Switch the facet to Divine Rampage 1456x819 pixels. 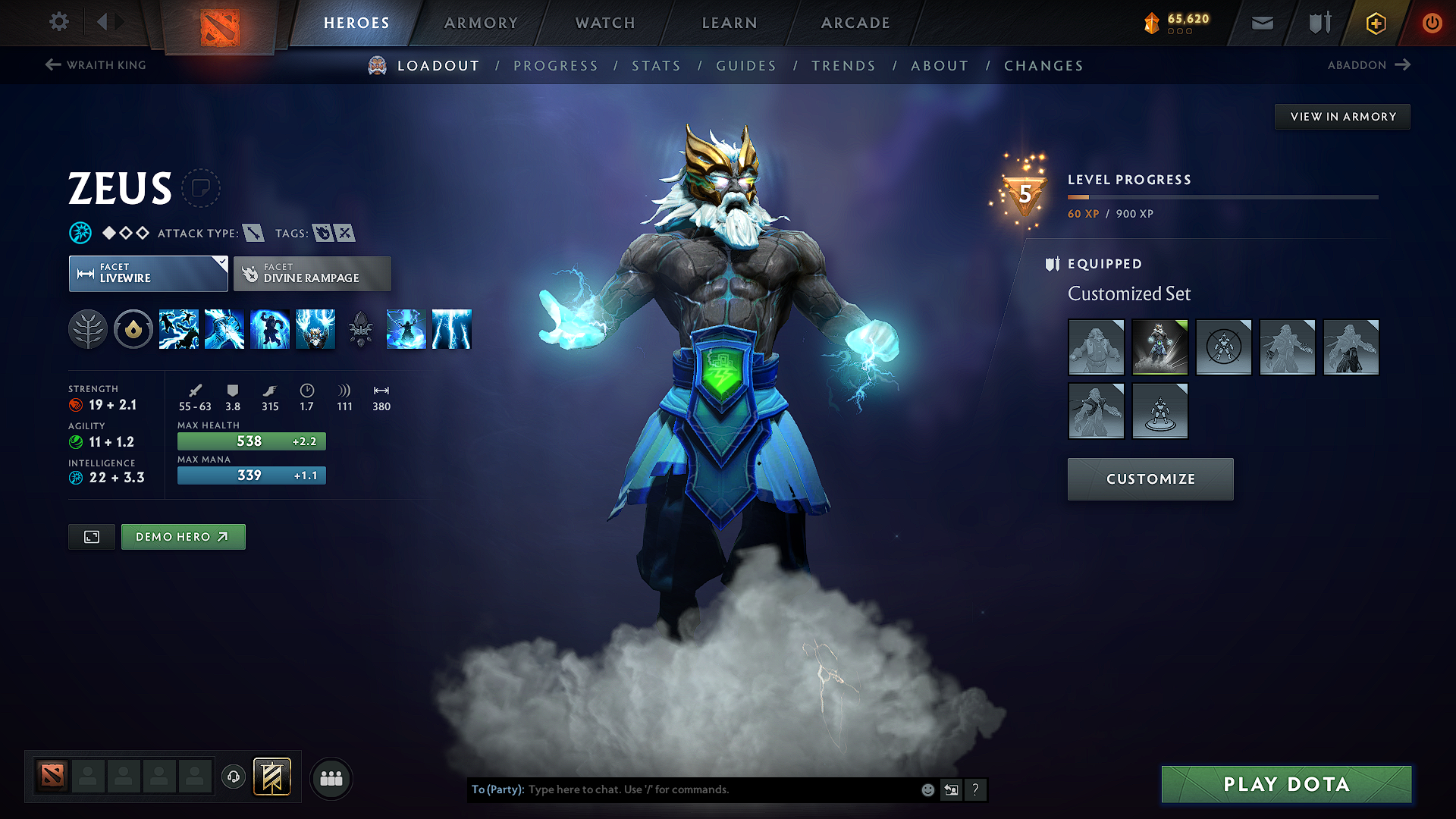coord(312,273)
